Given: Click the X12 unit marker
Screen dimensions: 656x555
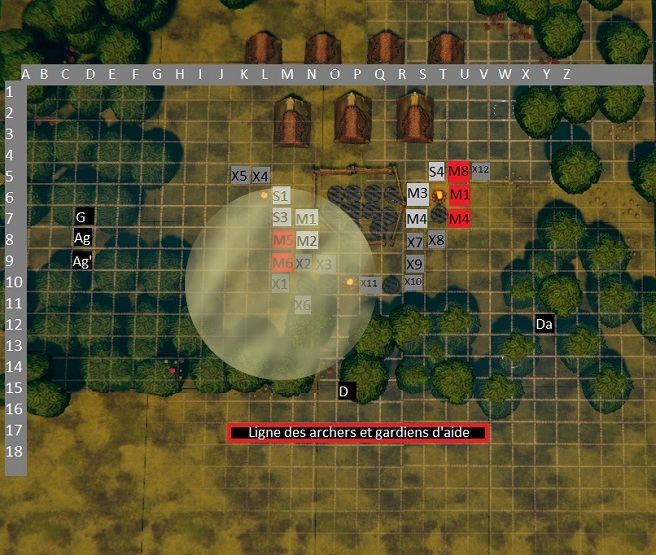Looking at the screenshot, I should [480, 170].
